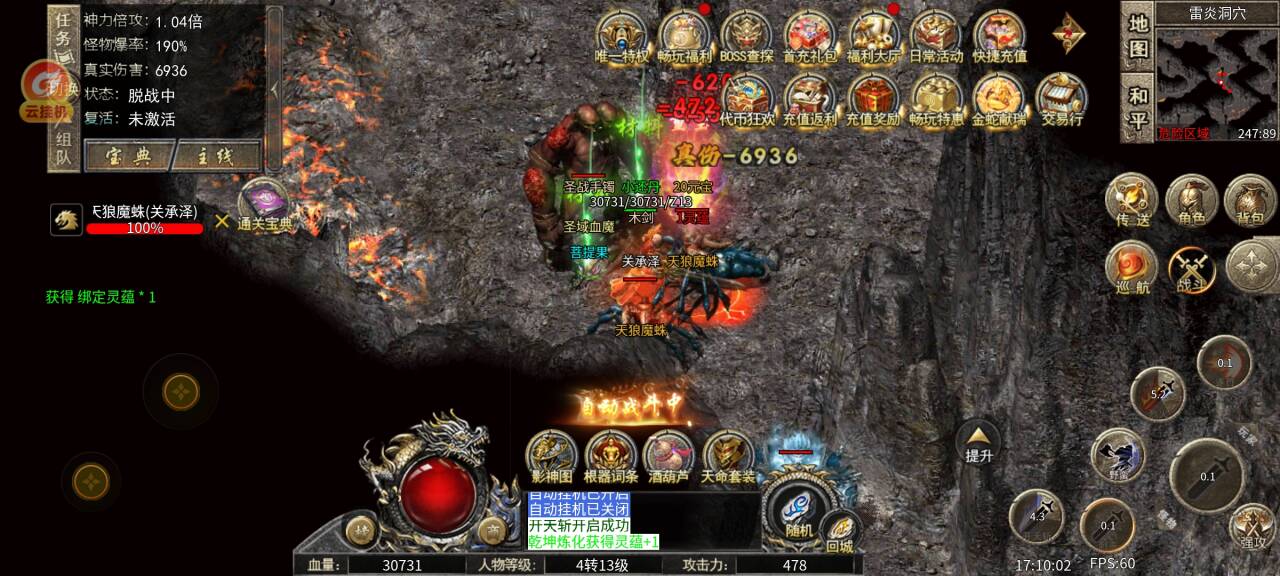Activate the 传送 teleport icon

pos(1131,201)
